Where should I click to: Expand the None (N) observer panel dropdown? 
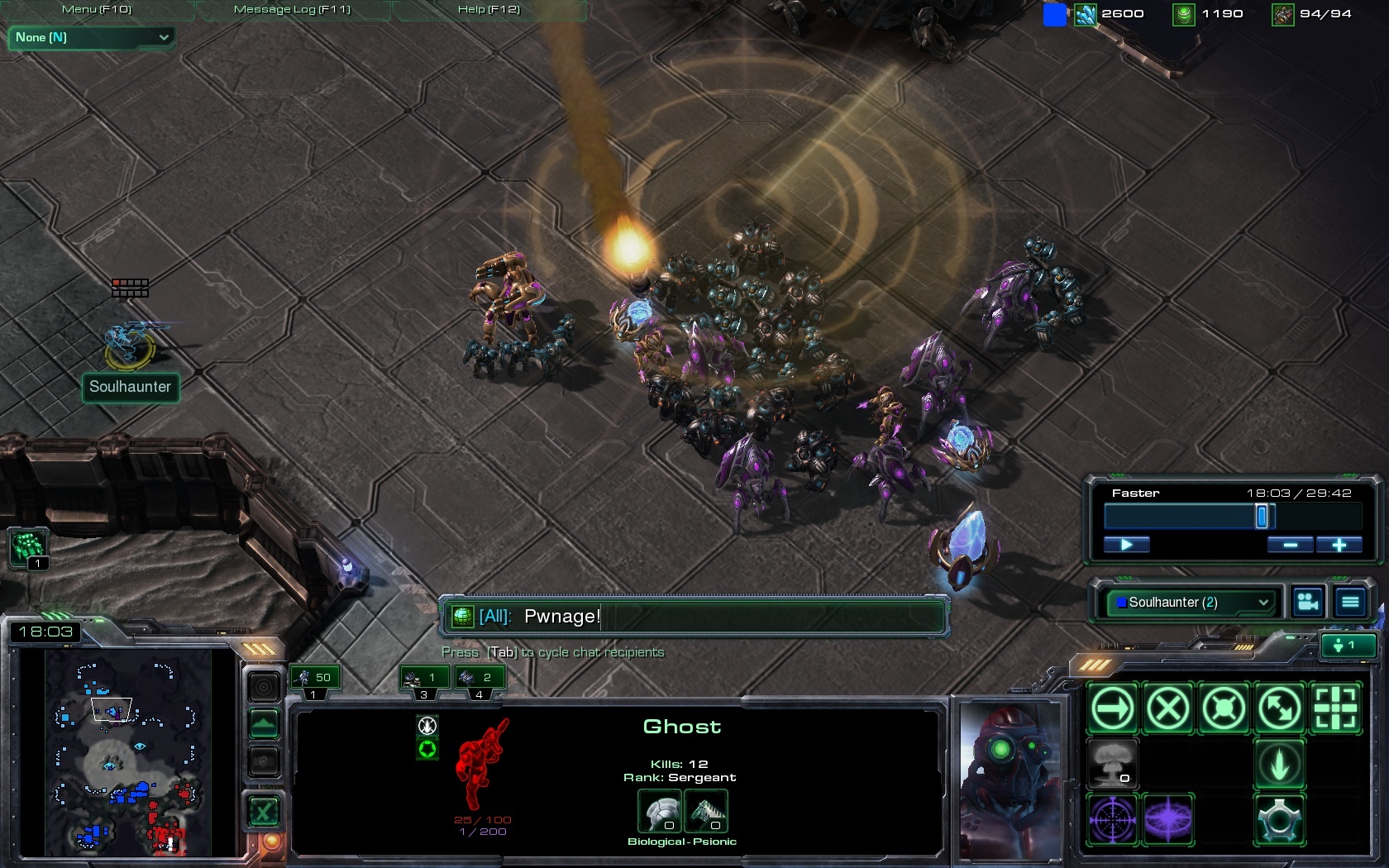click(91, 37)
